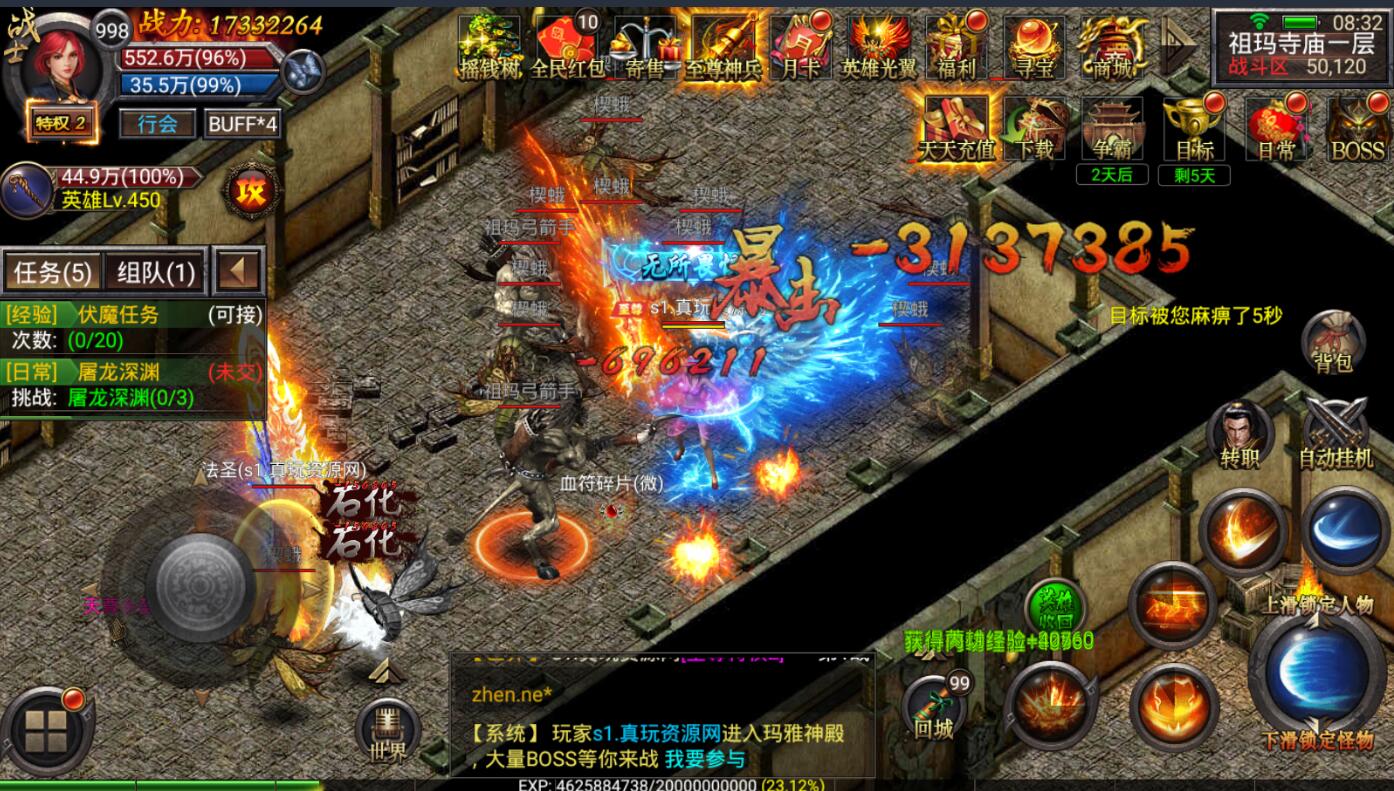Toggle 自动挂机 auto-battle

[x=1335, y=436]
